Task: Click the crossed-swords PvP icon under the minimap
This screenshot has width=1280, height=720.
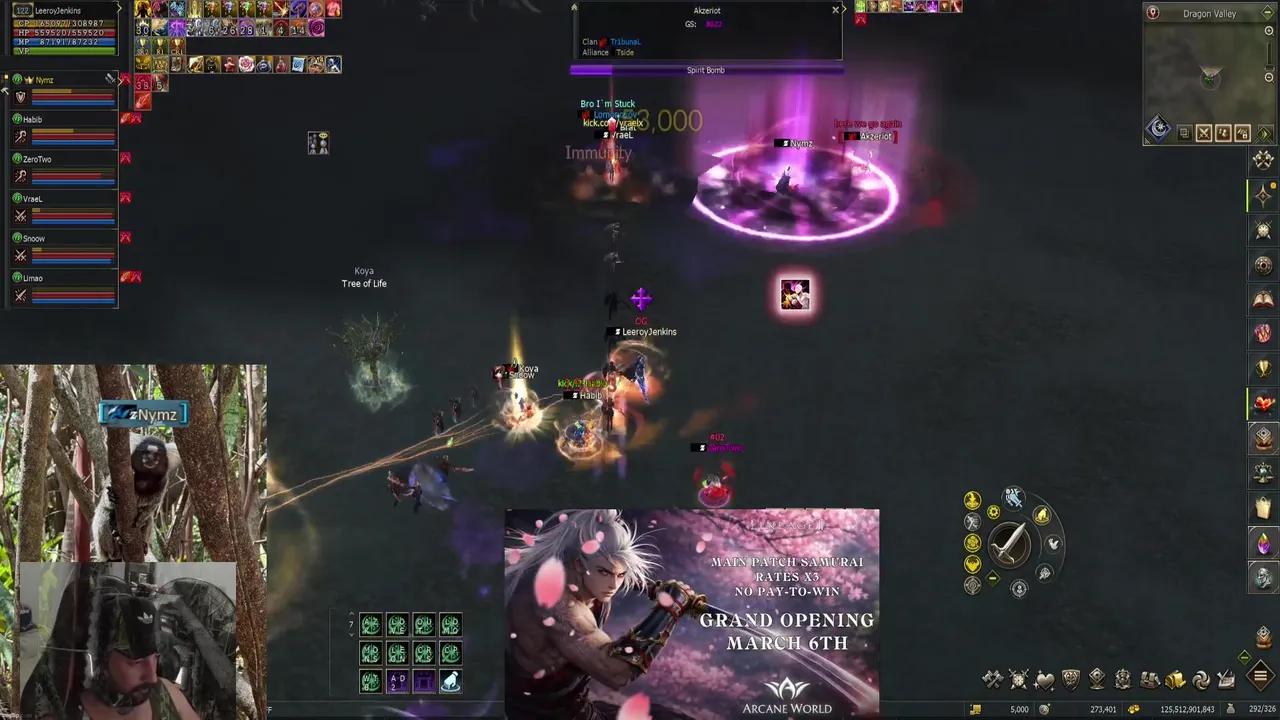Action: 1205,133
